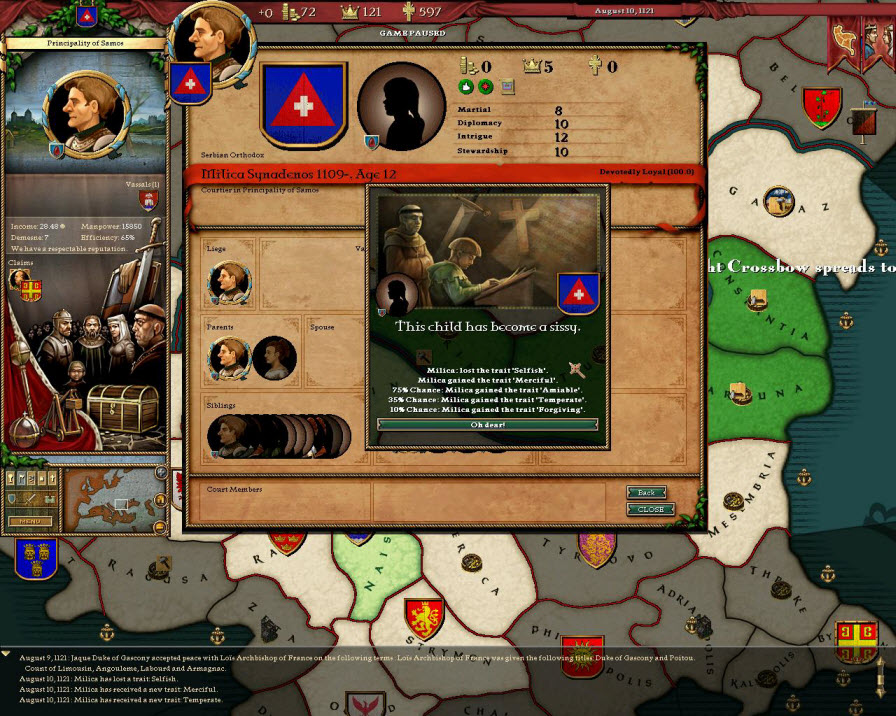Open the father's portrait under Parents

tap(227, 358)
